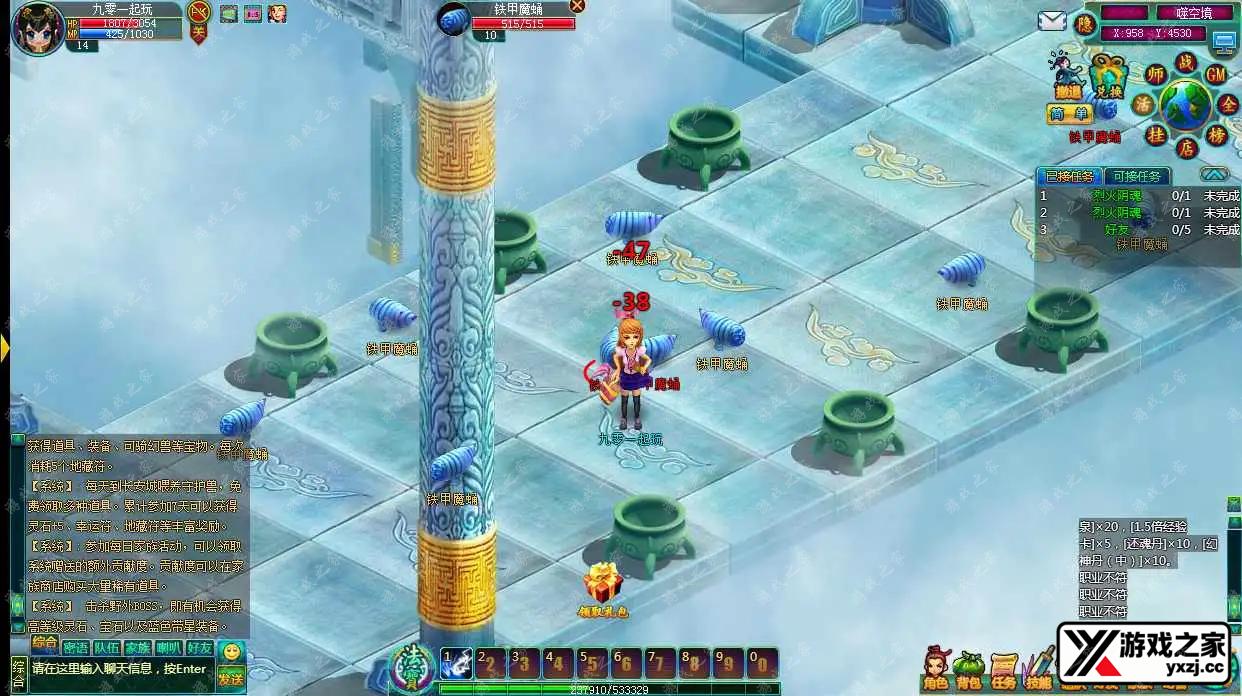Screen dimensions: 1242x696
Task: Open the GM round button
Action: (x=1216, y=74)
